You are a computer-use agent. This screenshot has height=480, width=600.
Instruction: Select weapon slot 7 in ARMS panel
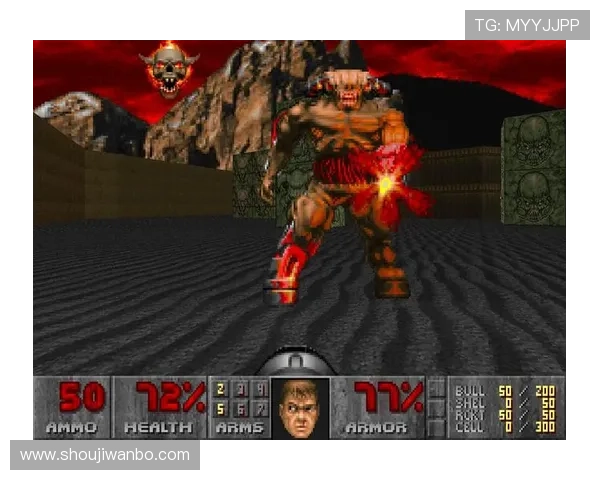click(x=259, y=408)
